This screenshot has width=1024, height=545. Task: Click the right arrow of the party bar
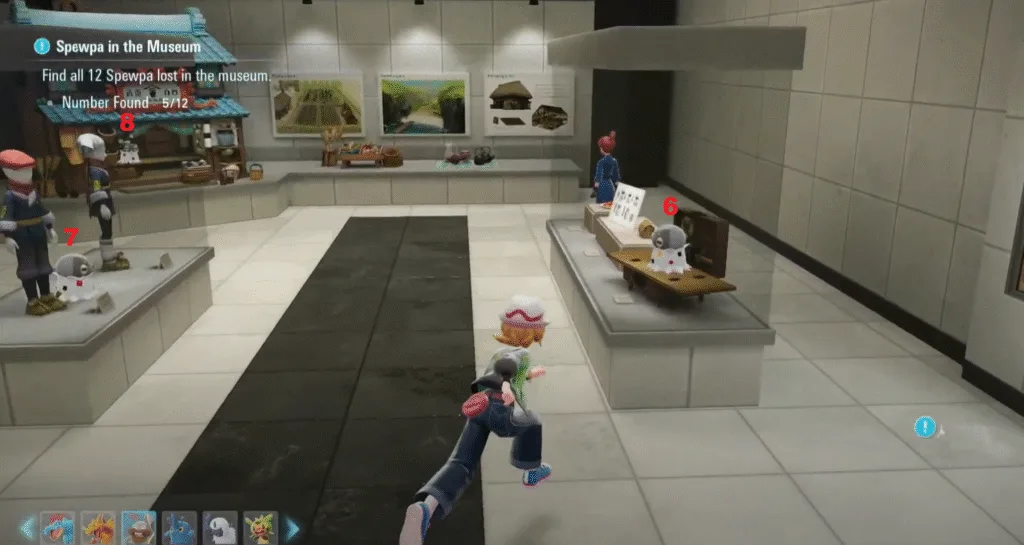293,526
